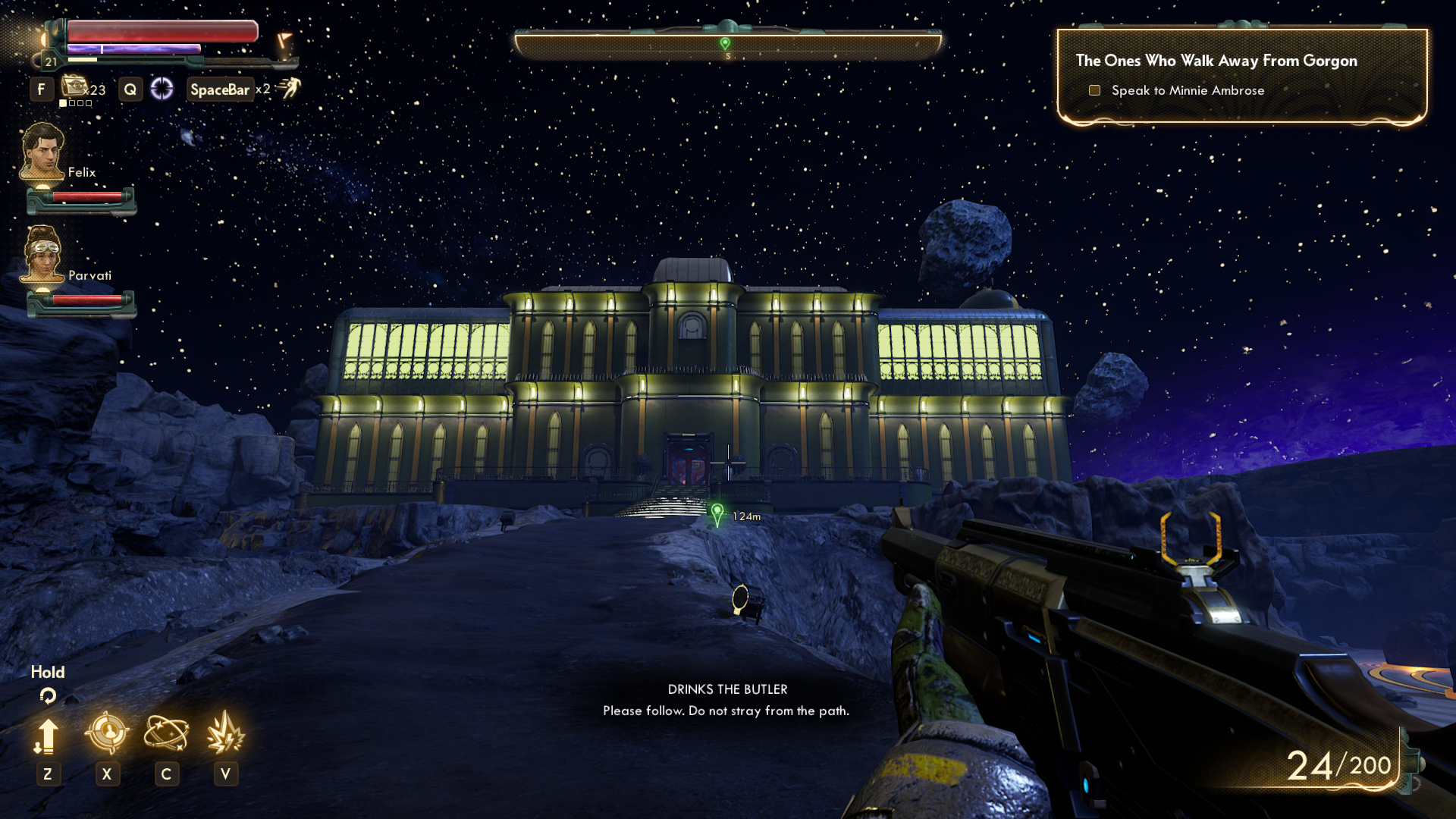Click the green quest marker on compass
Image resolution: width=1456 pixels, height=819 pixels.
(725, 44)
